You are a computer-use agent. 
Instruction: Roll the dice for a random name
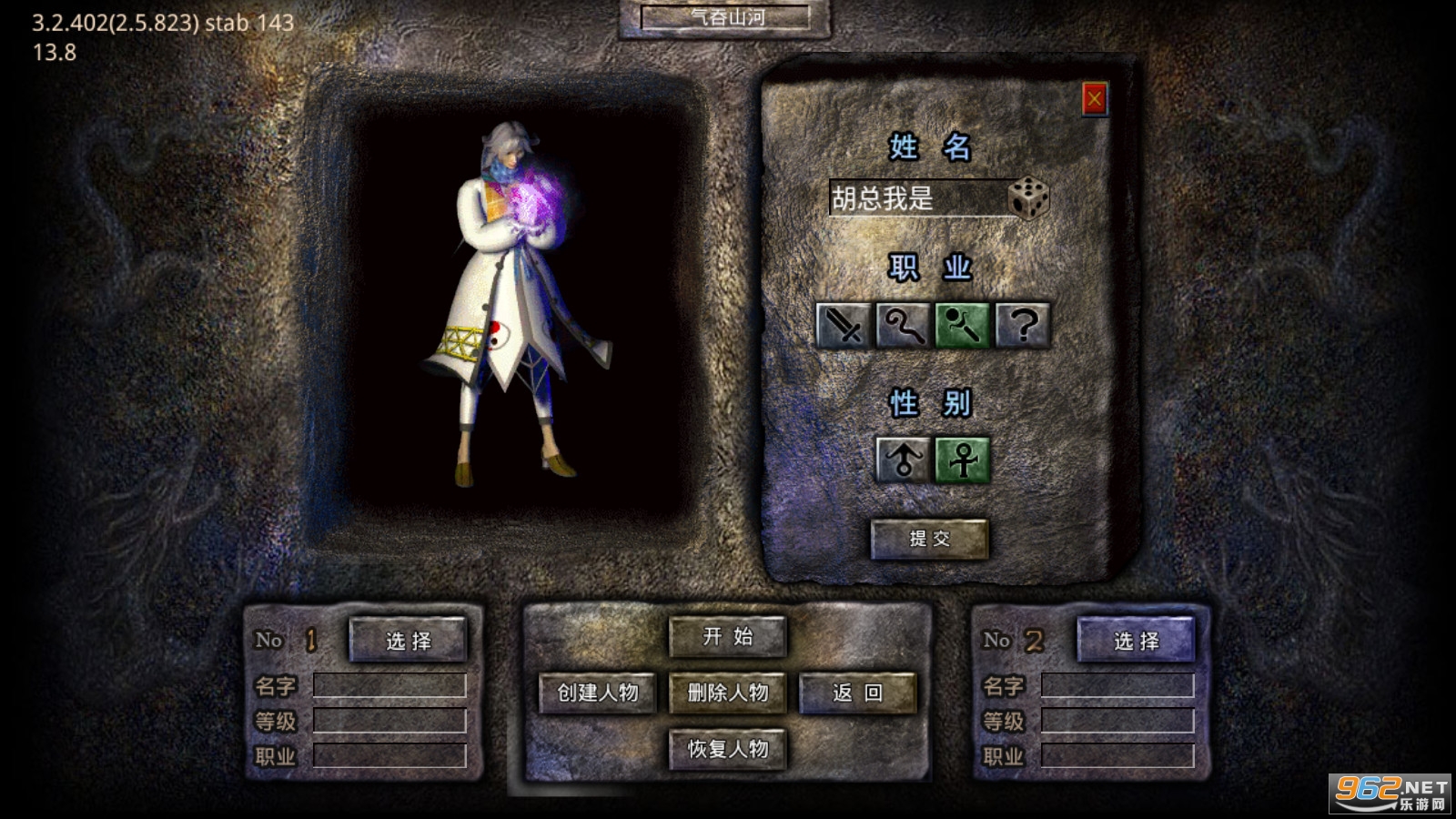(x=1028, y=197)
